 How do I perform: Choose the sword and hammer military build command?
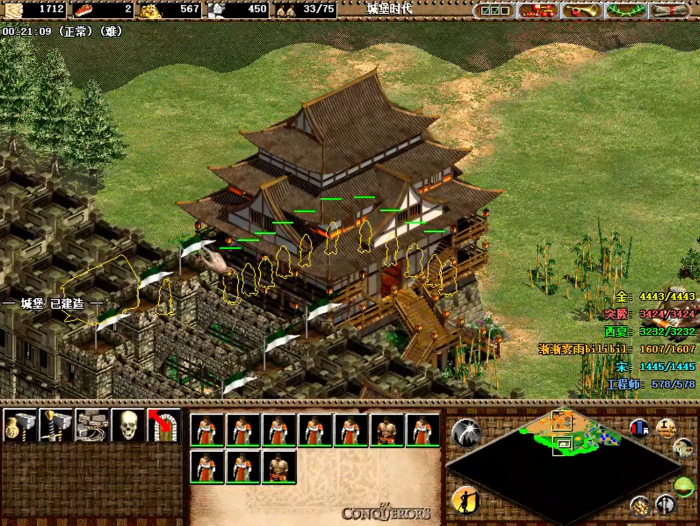click(x=56, y=426)
